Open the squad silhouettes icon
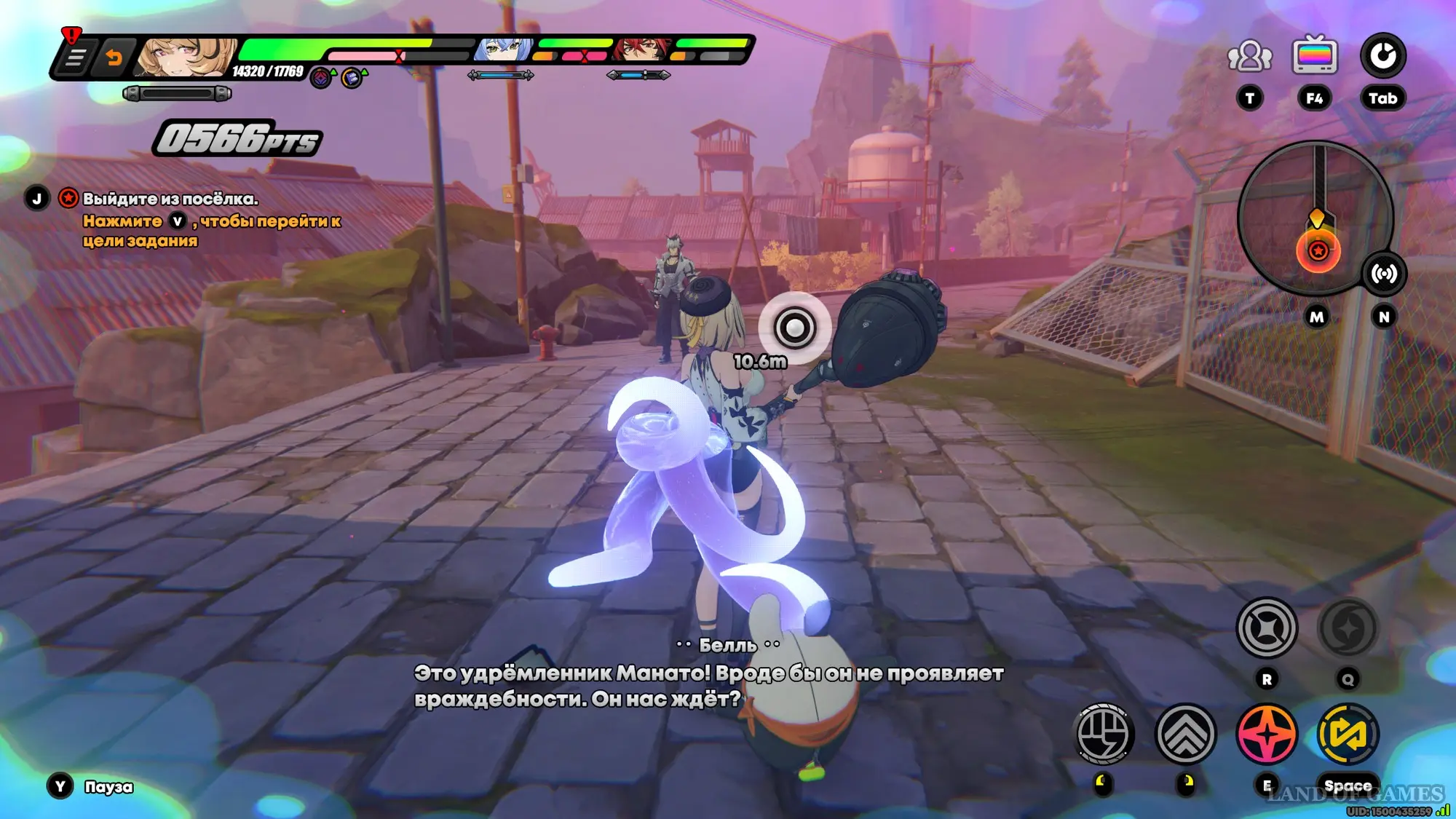 point(1250,57)
